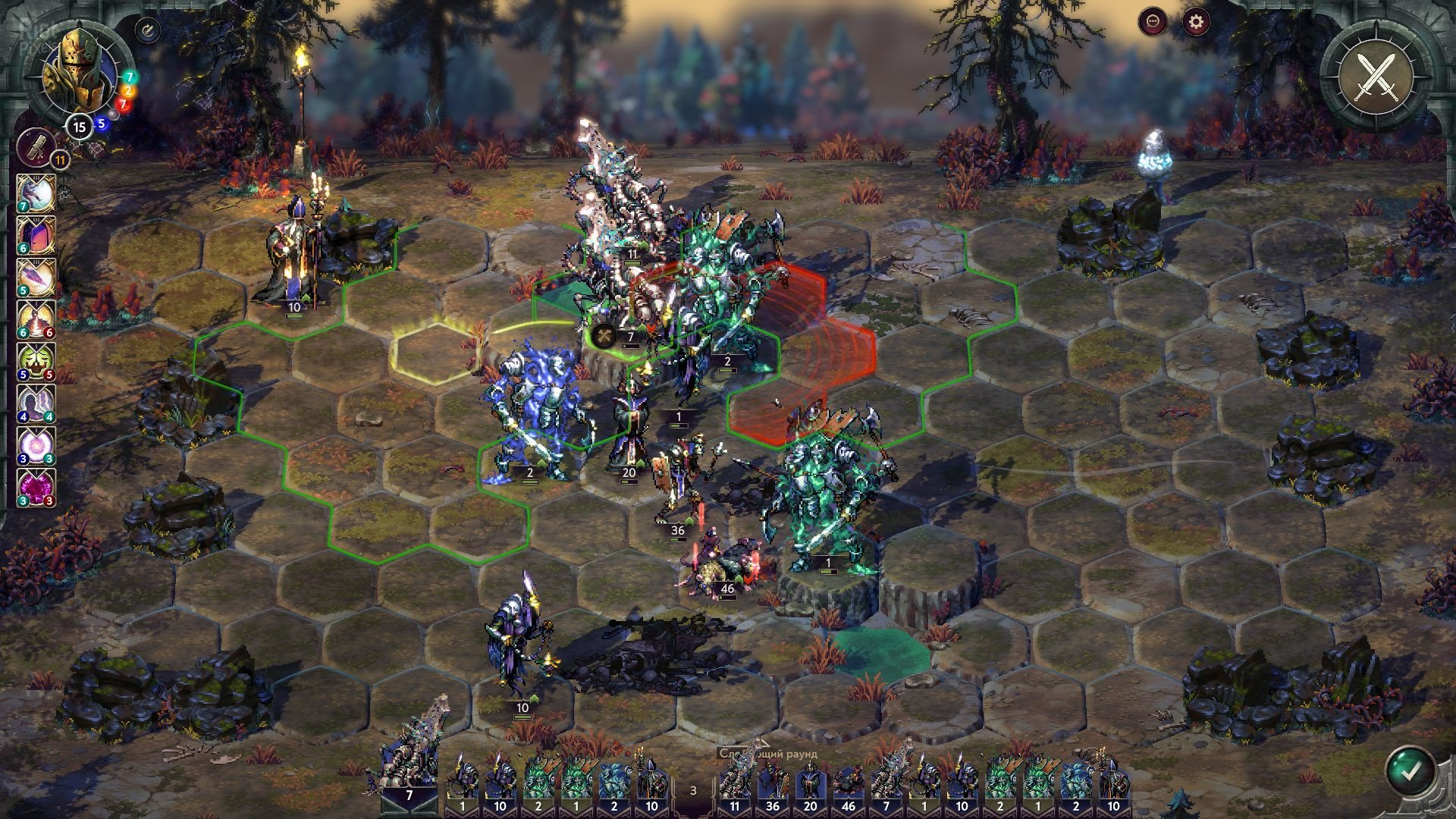Cast the erupting volcano spell
The width and height of the screenshot is (1456, 819).
click(x=36, y=319)
